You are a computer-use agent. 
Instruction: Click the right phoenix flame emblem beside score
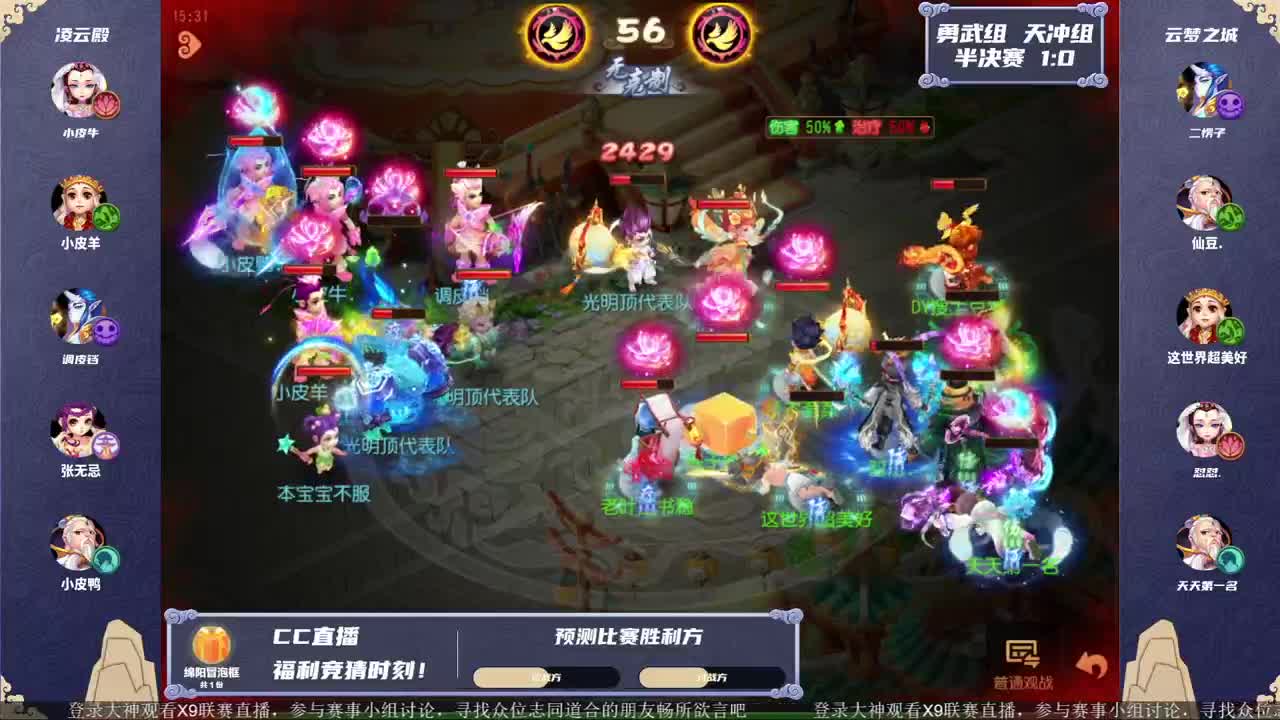pyautogui.click(x=723, y=33)
